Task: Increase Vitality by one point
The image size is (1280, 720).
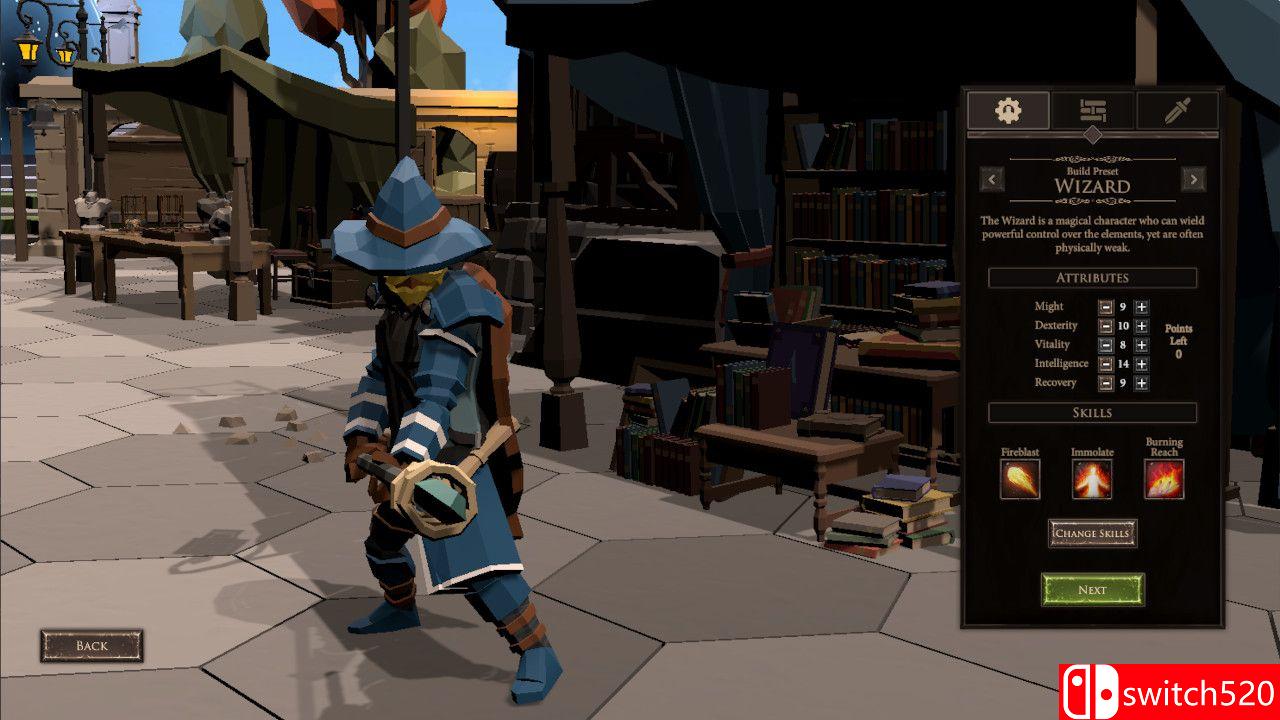Action: click(x=1141, y=344)
